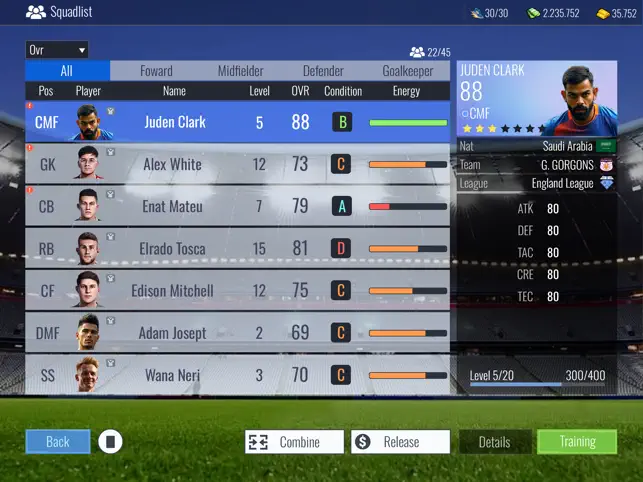The width and height of the screenshot is (643, 482).
Task: Choose the Adam Josept row
Action: coord(238,333)
